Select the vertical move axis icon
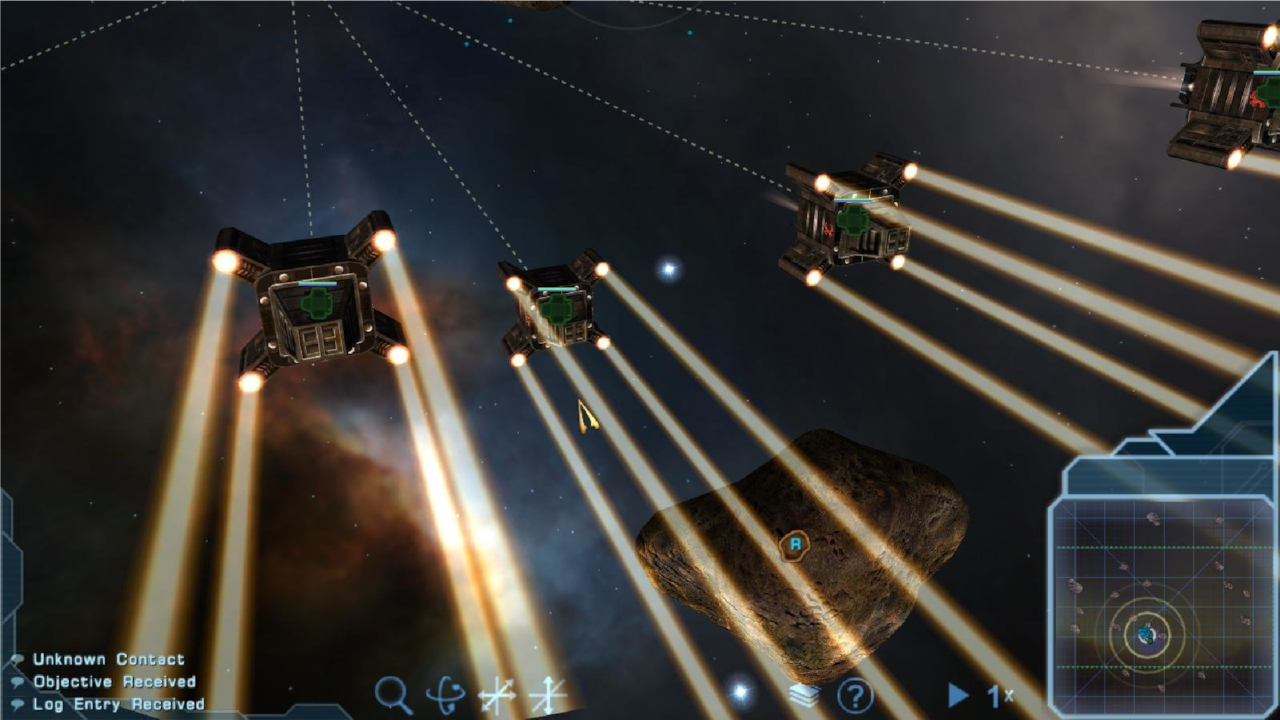Viewport: 1280px width, 720px height. point(548,695)
